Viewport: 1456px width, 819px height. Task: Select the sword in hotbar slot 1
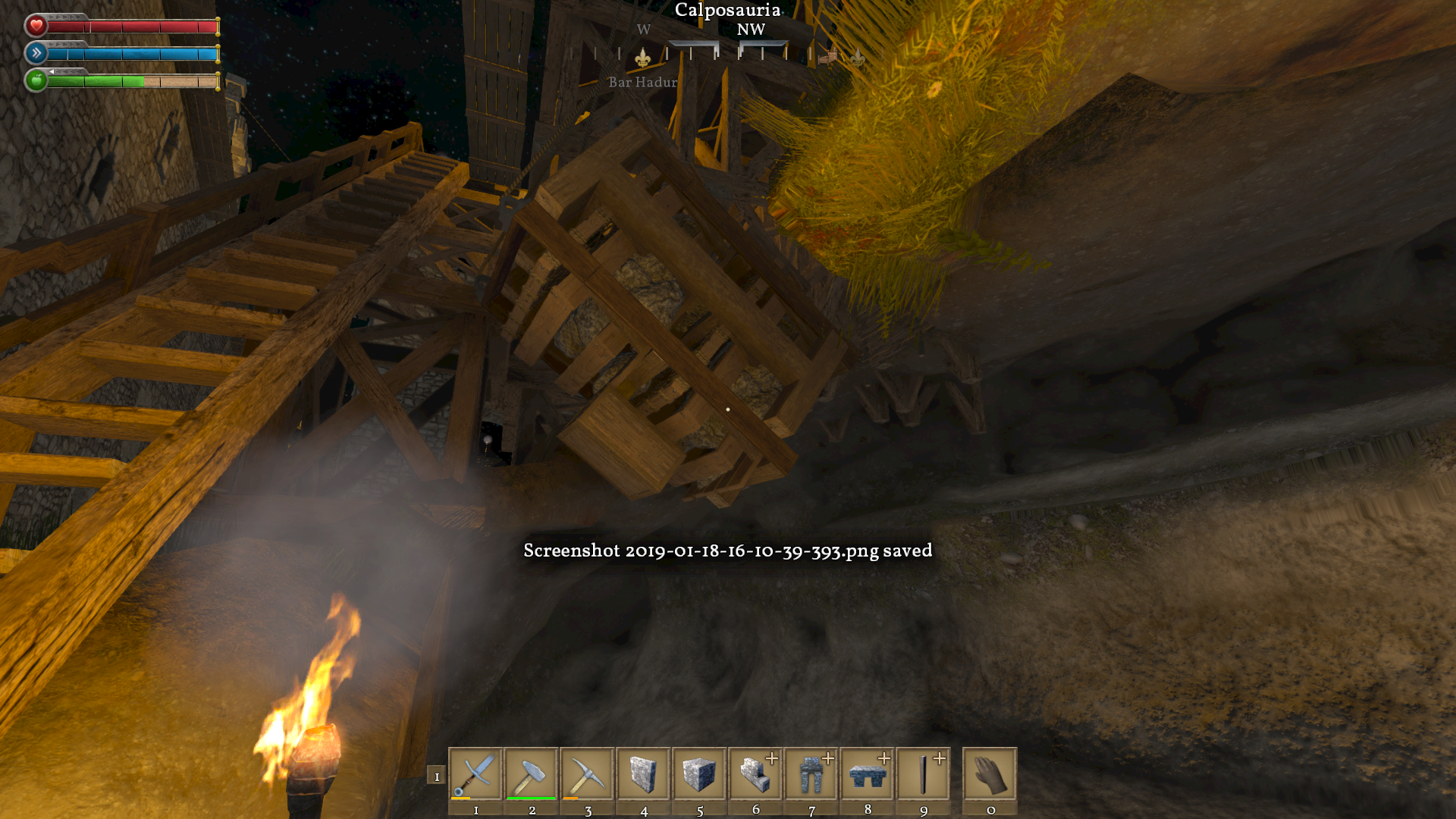coord(475,774)
